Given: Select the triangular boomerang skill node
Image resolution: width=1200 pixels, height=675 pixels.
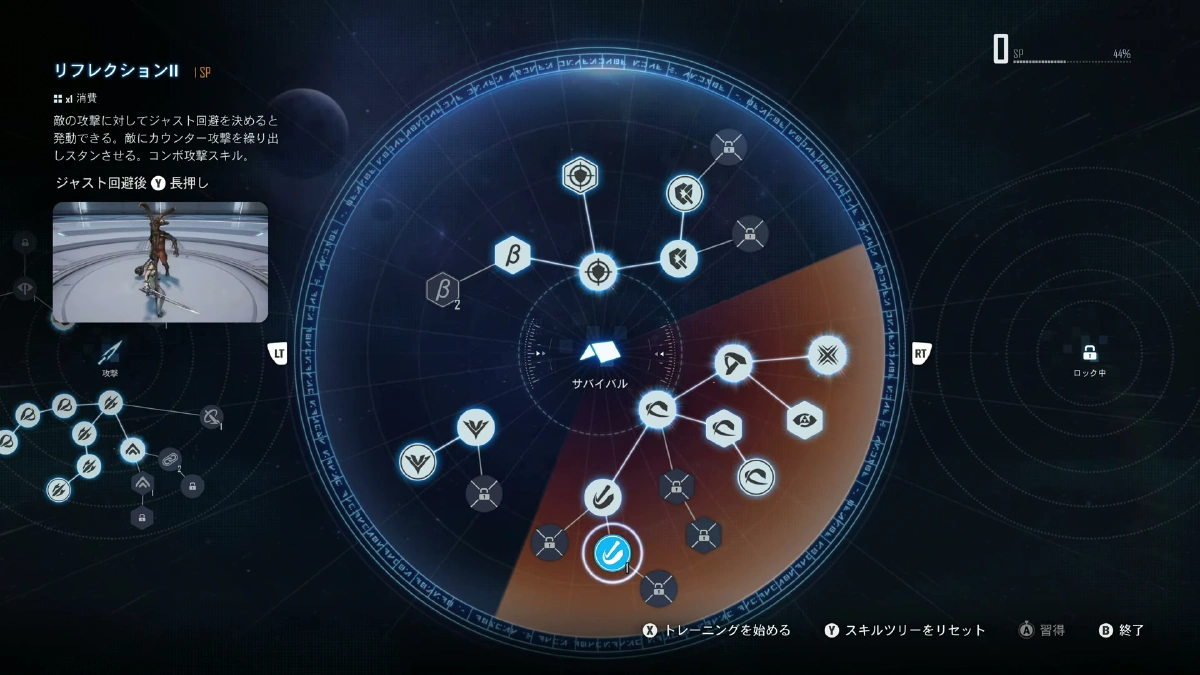Looking at the screenshot, I should [734, 362].
